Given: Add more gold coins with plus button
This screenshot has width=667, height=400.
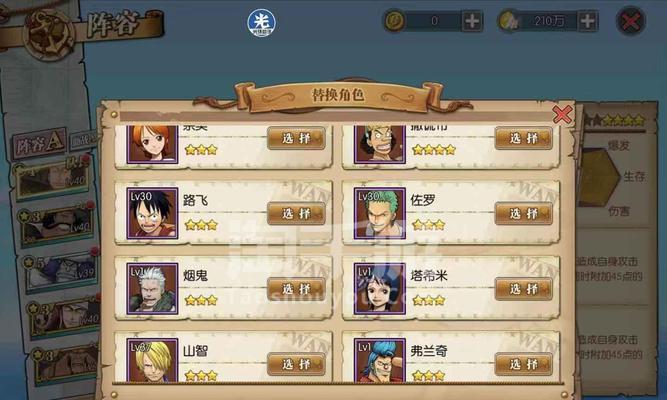Looking at the screenshot, I should coord(472,20).
